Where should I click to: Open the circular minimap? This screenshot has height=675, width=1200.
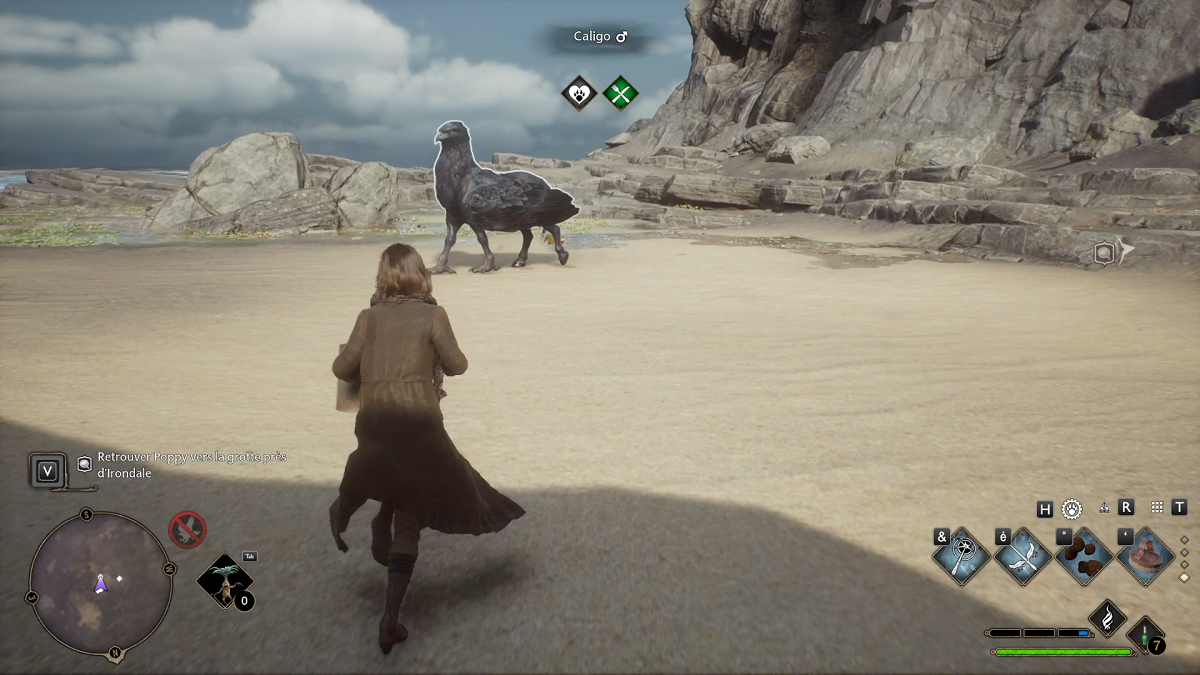(100, 582)
